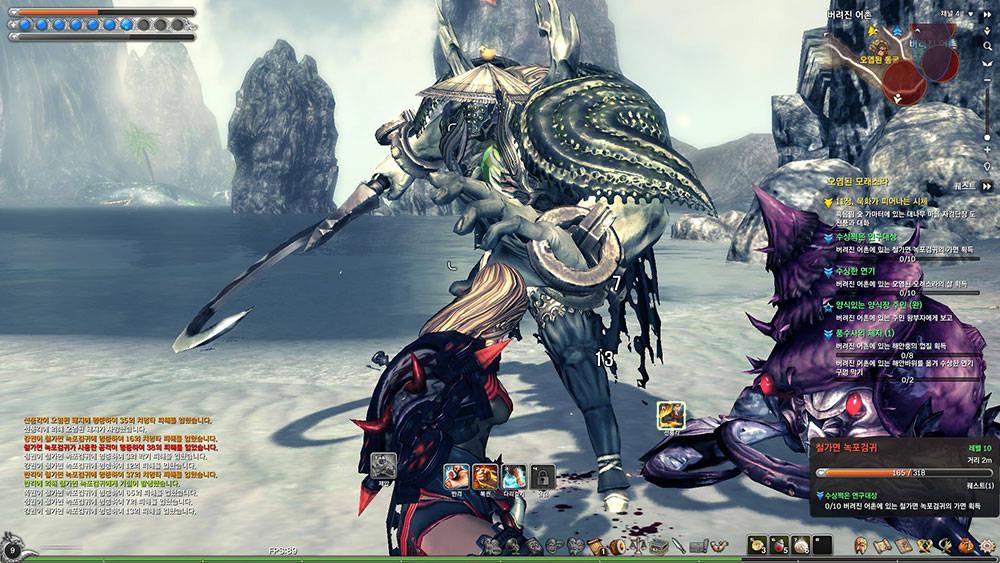Collapse the 퀘스트 tracker panel
The image size is (1000, 563).
[x=987, y=185]
